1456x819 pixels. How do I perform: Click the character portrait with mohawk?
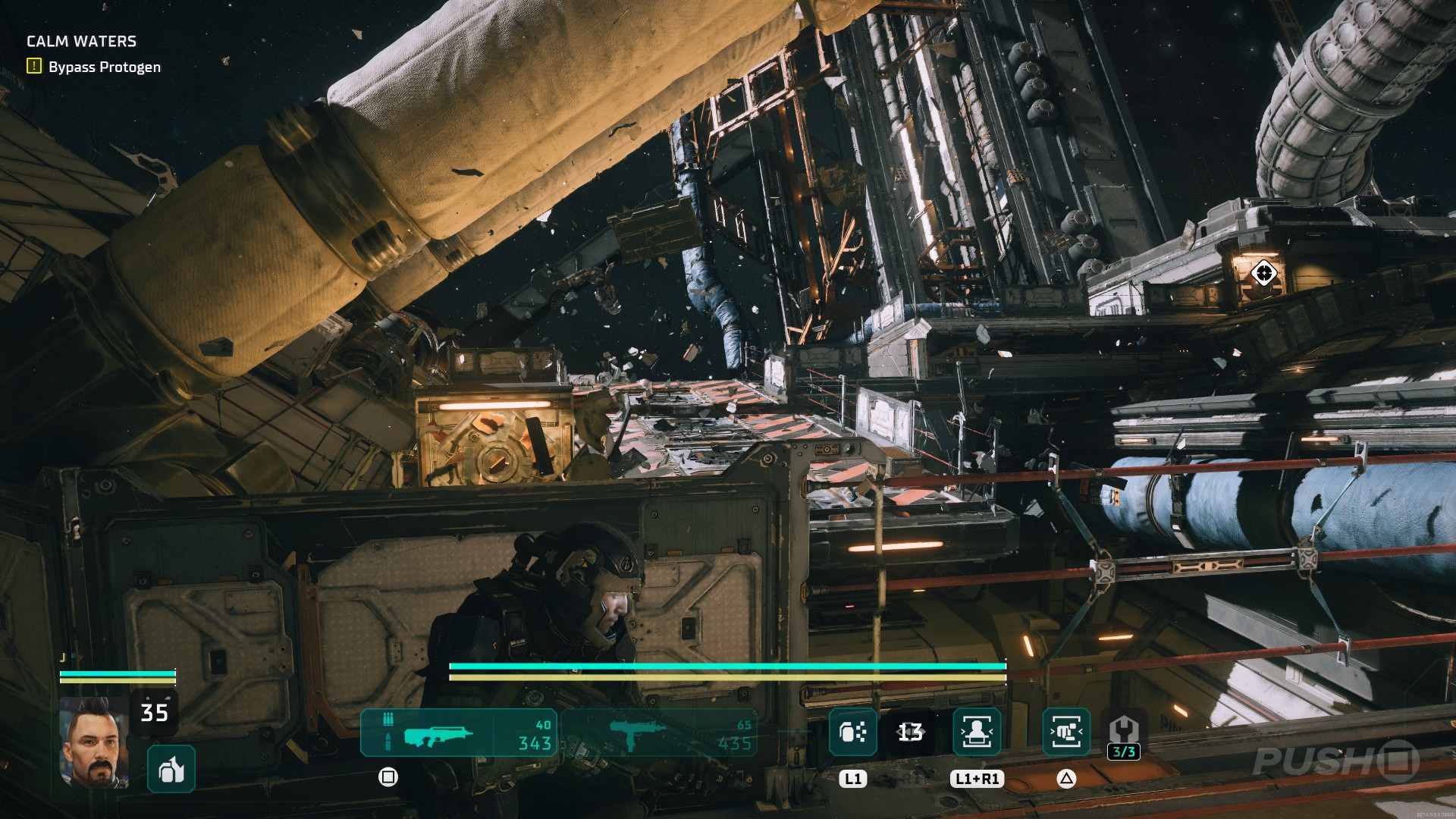[x=94, y=742]
